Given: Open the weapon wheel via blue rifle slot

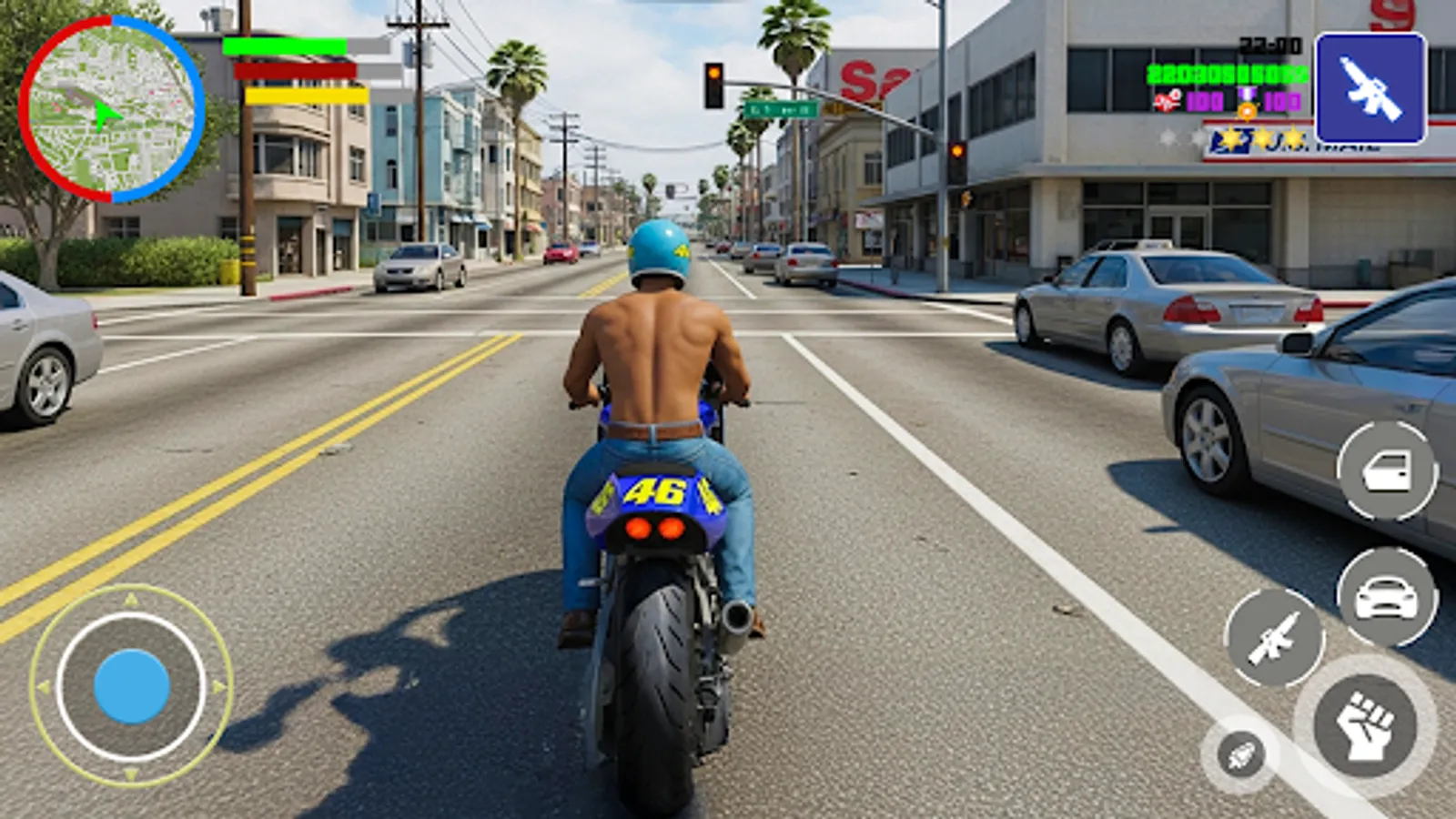Looking at the screenshot, I should click(x=1370, y=88).
